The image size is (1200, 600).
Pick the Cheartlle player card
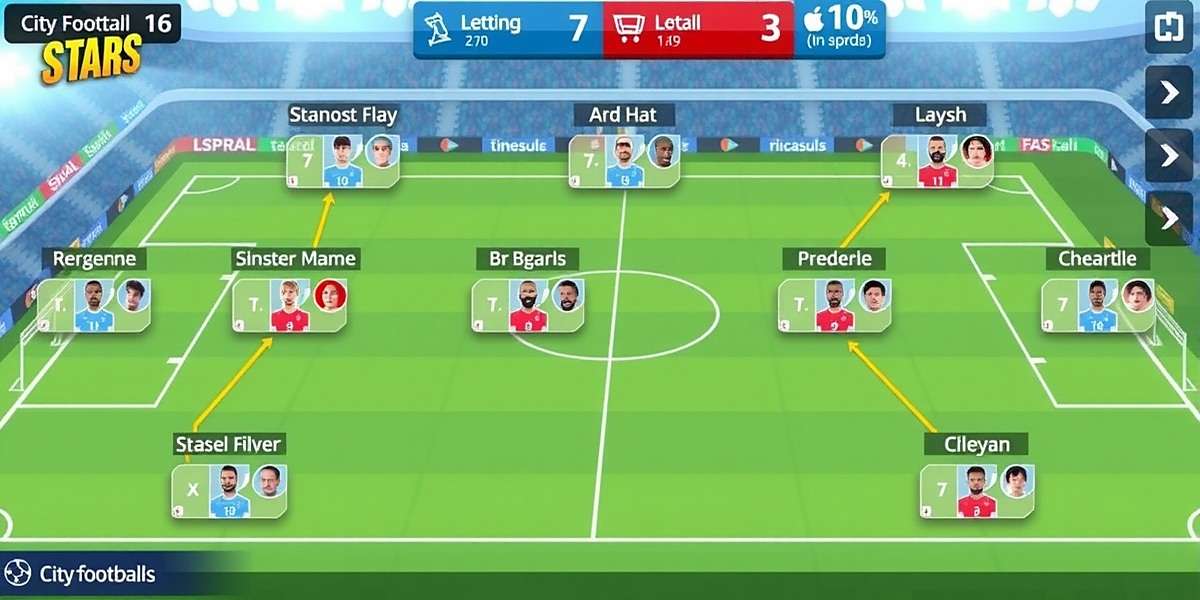[1098, 305]
